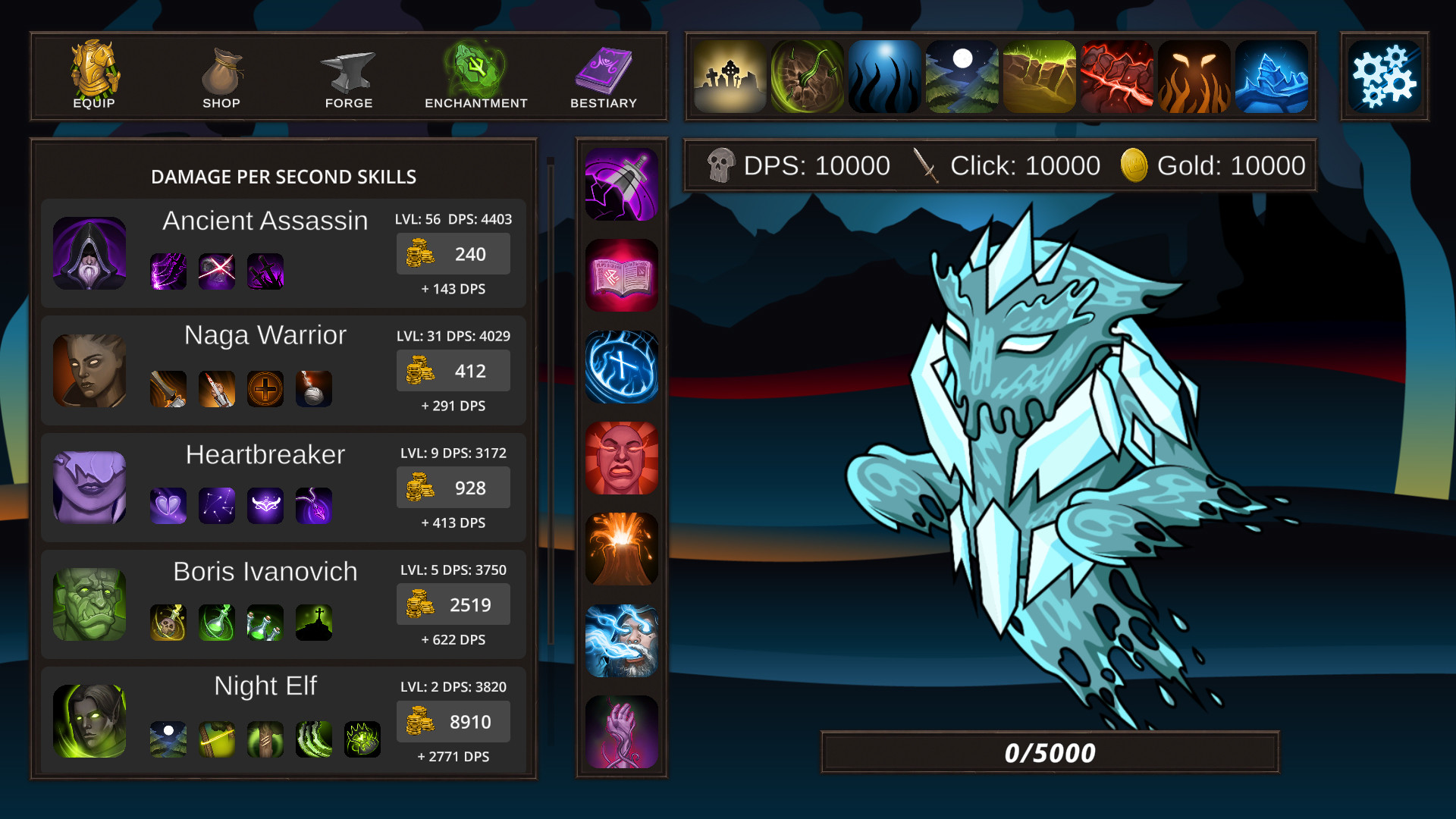This screenshot has width=1456, height=819.
Task: Open the Bestiary tab
Action: (604, 76)
